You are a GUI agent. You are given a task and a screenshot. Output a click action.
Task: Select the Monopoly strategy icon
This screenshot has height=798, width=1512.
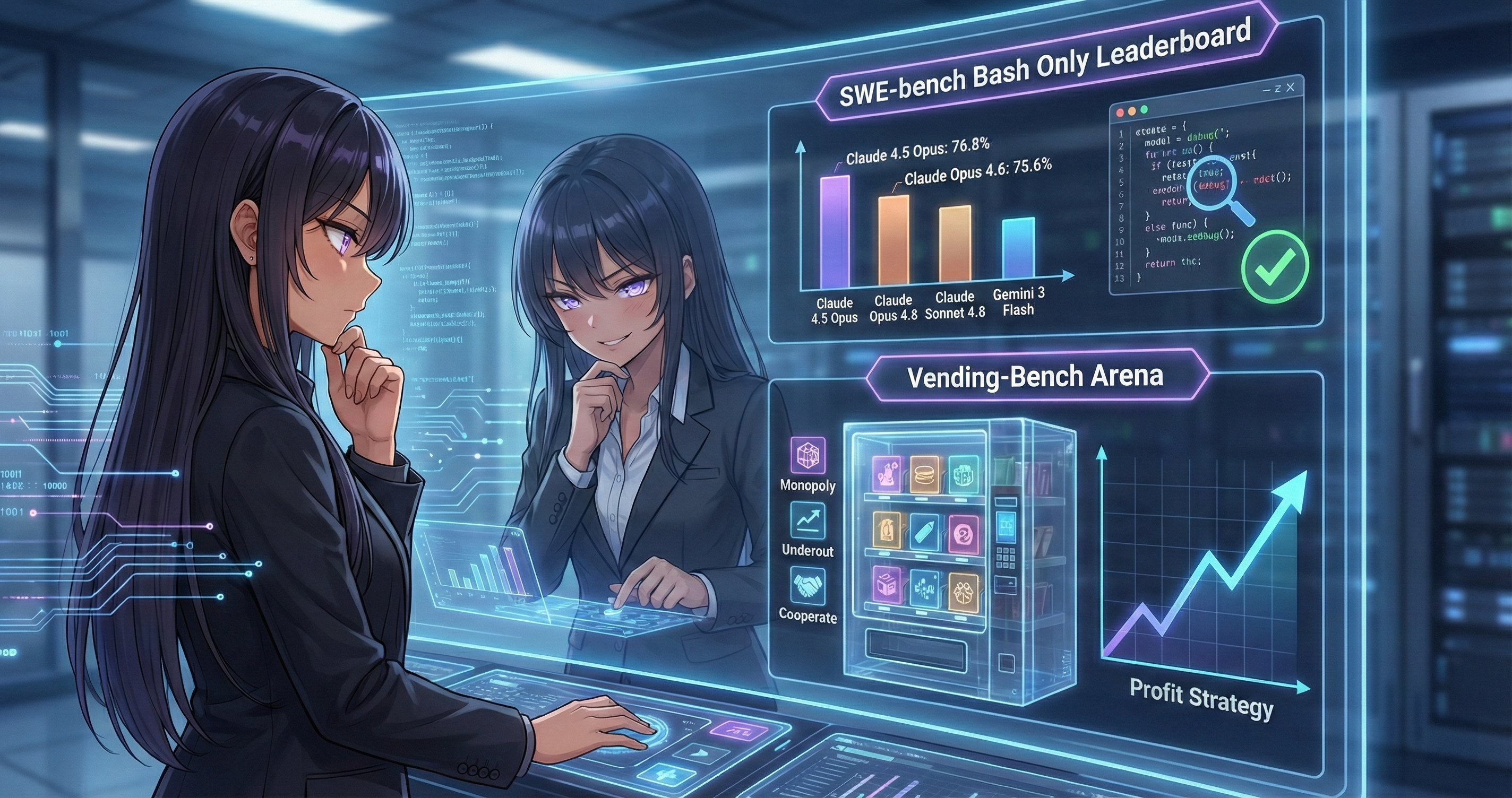[x=807, y=455]
